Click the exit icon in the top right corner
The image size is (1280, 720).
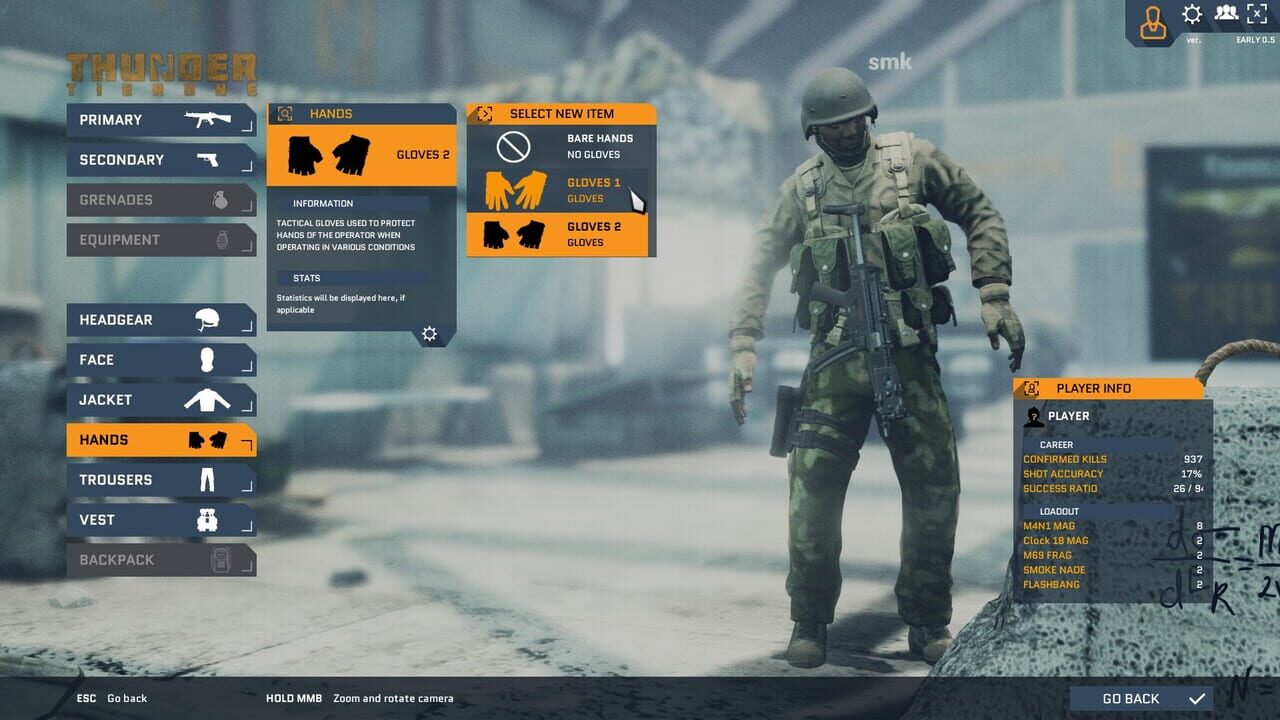tap(1256, 14)
